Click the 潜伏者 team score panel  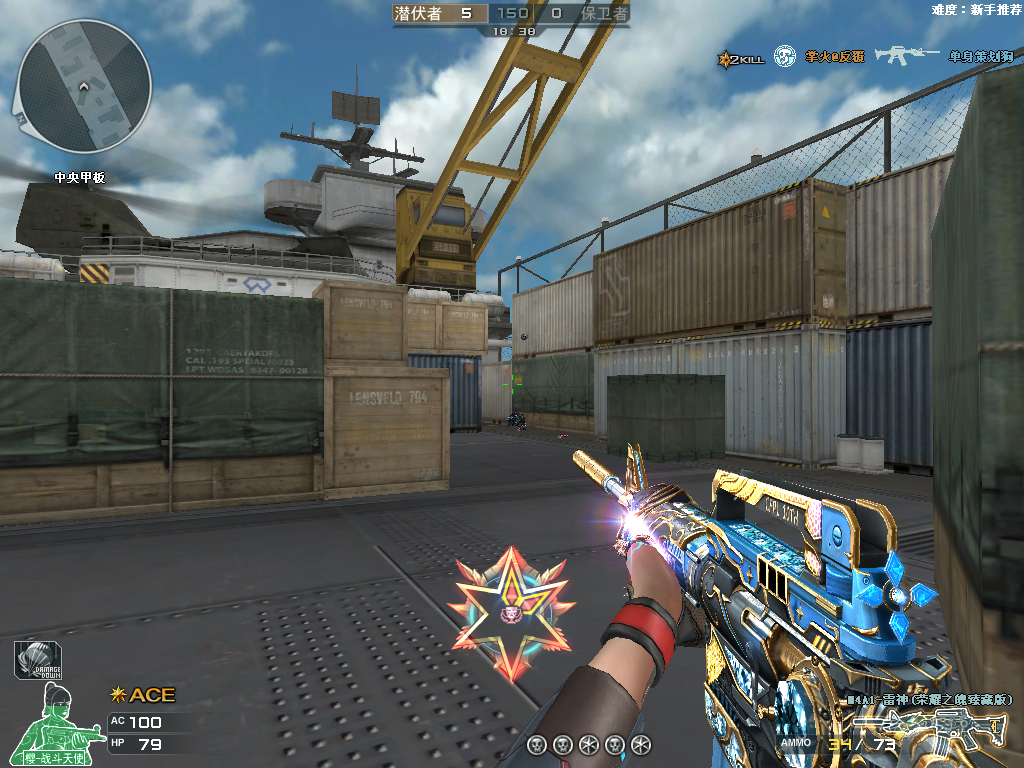coord(438,14)
